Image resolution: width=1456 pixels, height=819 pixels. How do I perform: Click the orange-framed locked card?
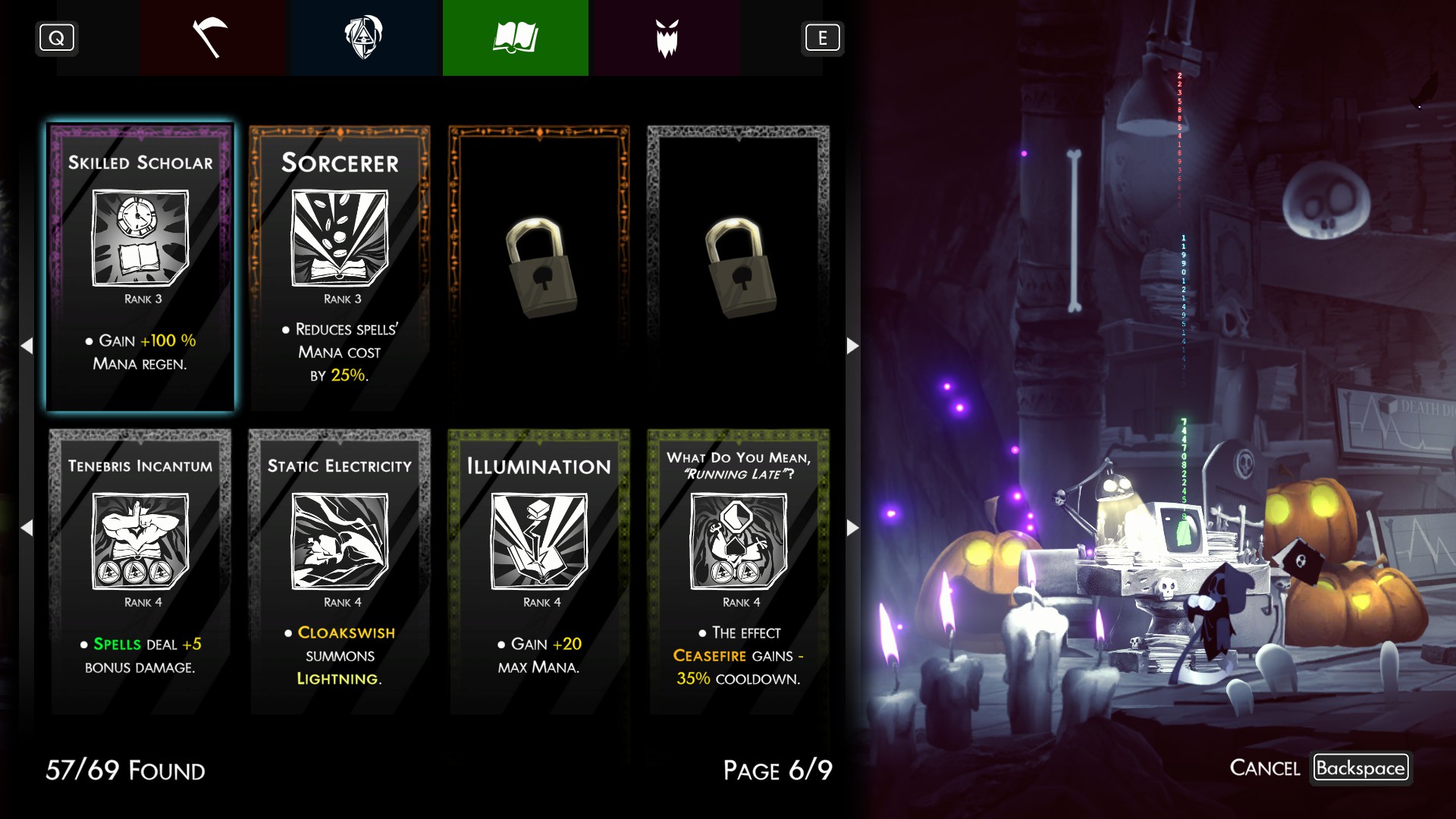click(539, 268)
